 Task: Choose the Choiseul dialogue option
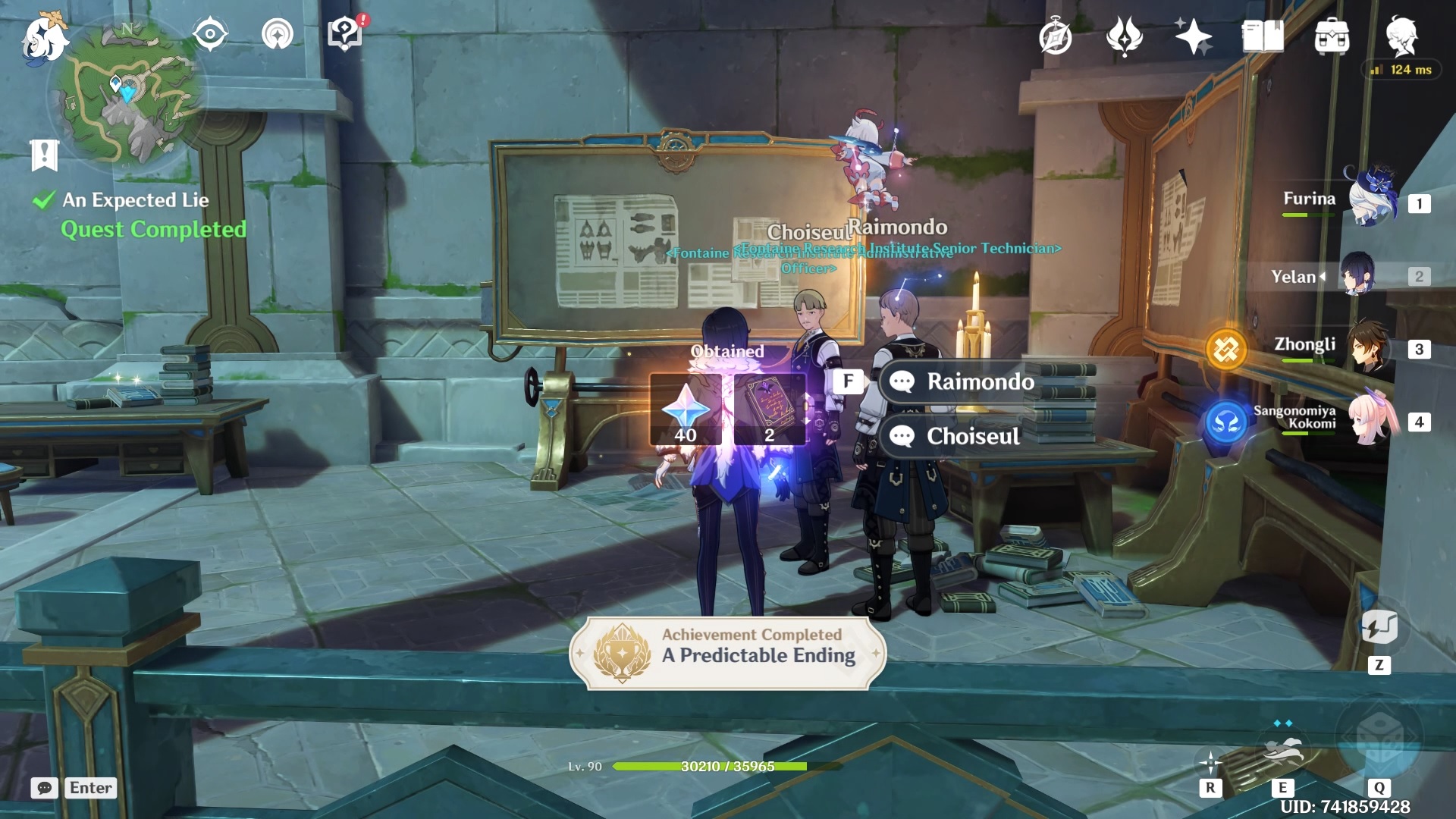tap(973, 436)
